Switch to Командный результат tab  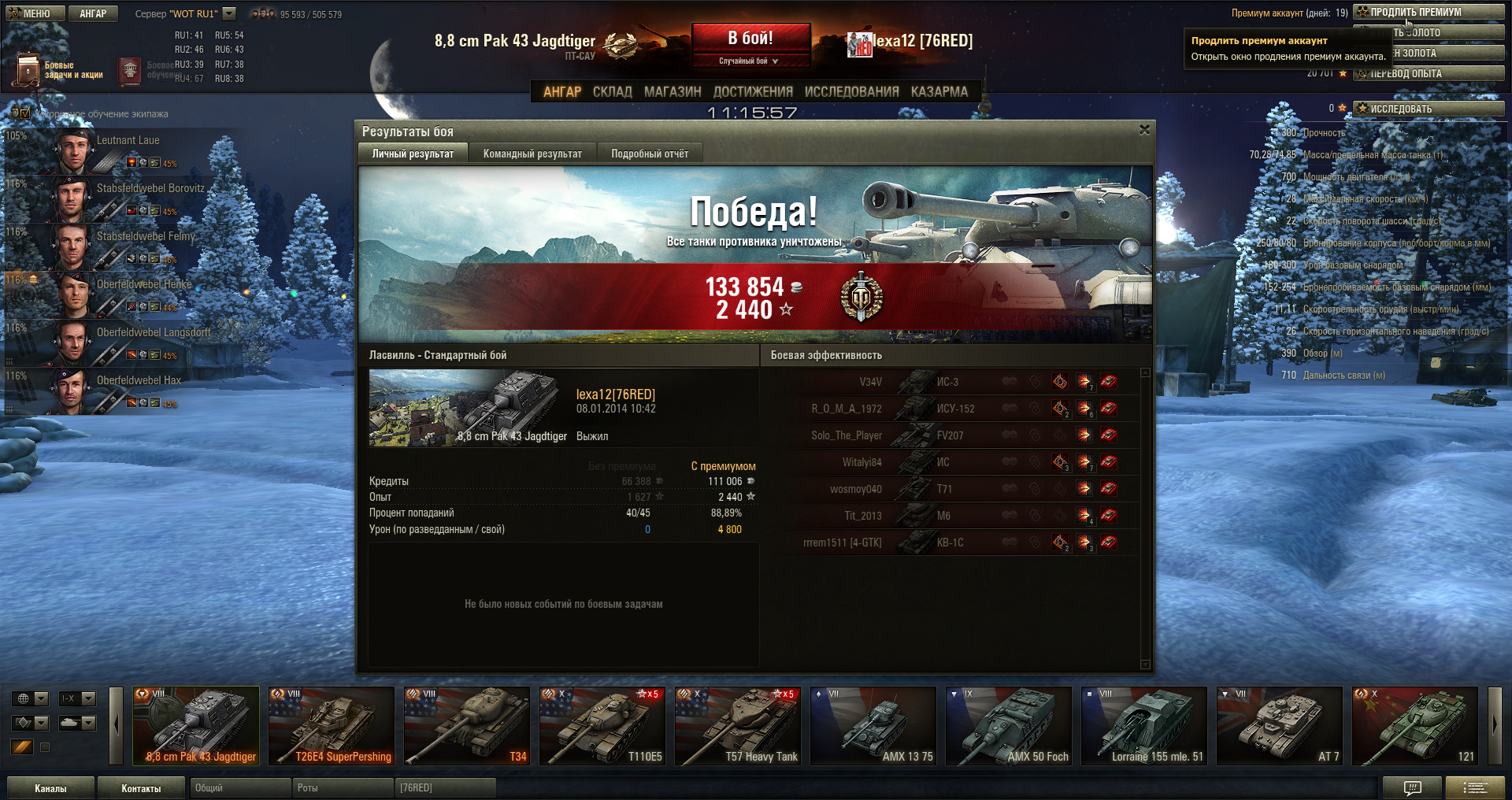tap(532, 154)
